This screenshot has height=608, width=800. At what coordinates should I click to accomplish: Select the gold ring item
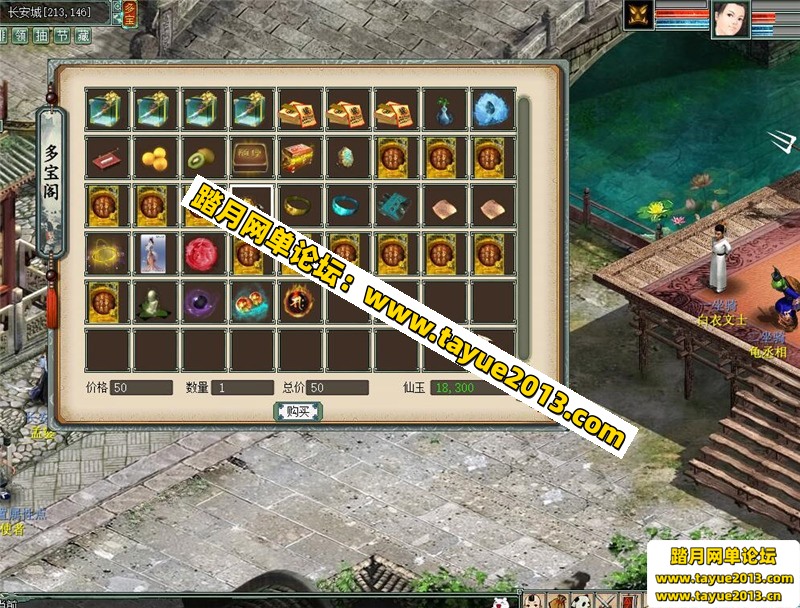click(297, 206)
